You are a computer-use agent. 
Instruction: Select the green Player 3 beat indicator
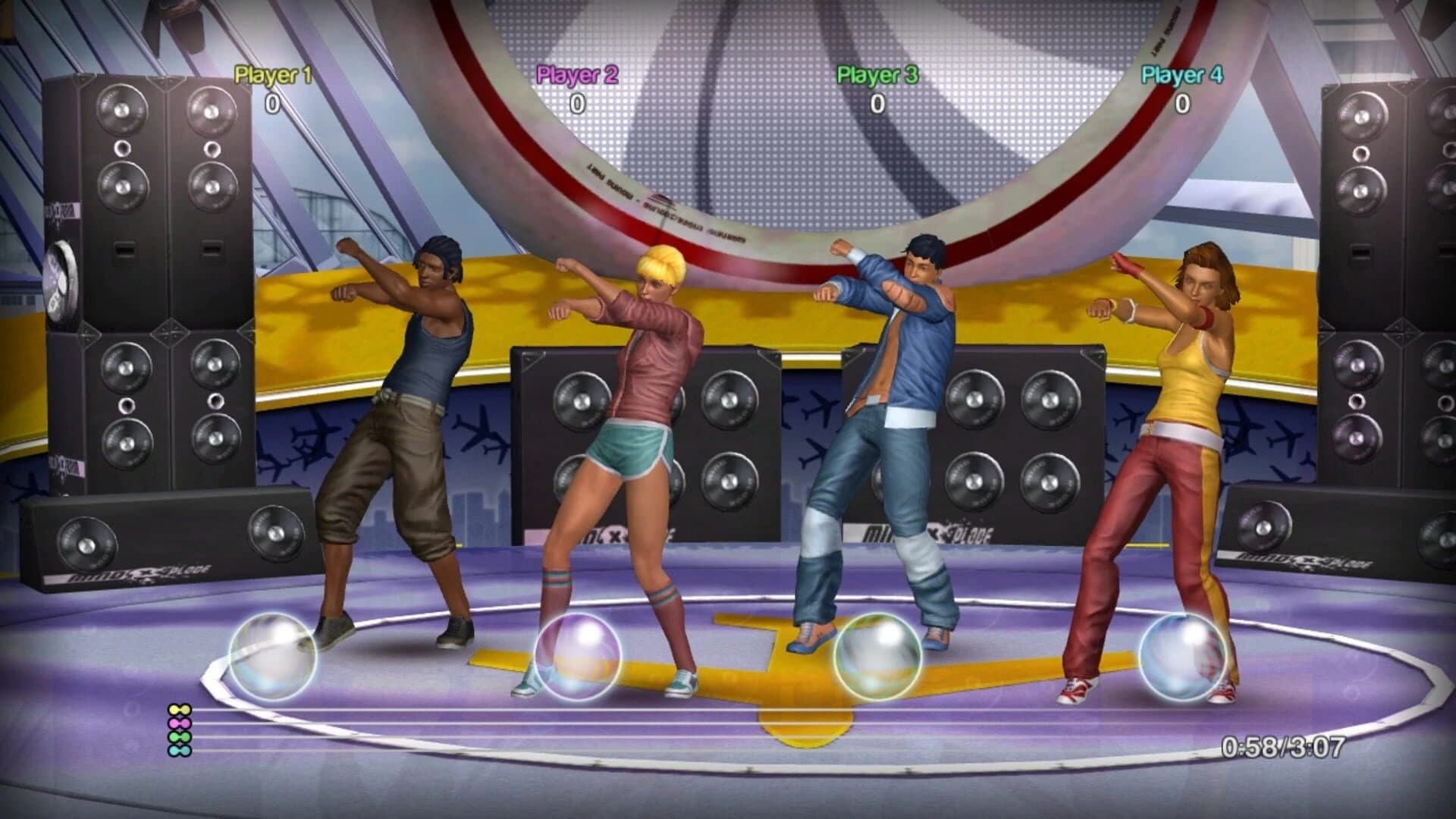[180, 737]
